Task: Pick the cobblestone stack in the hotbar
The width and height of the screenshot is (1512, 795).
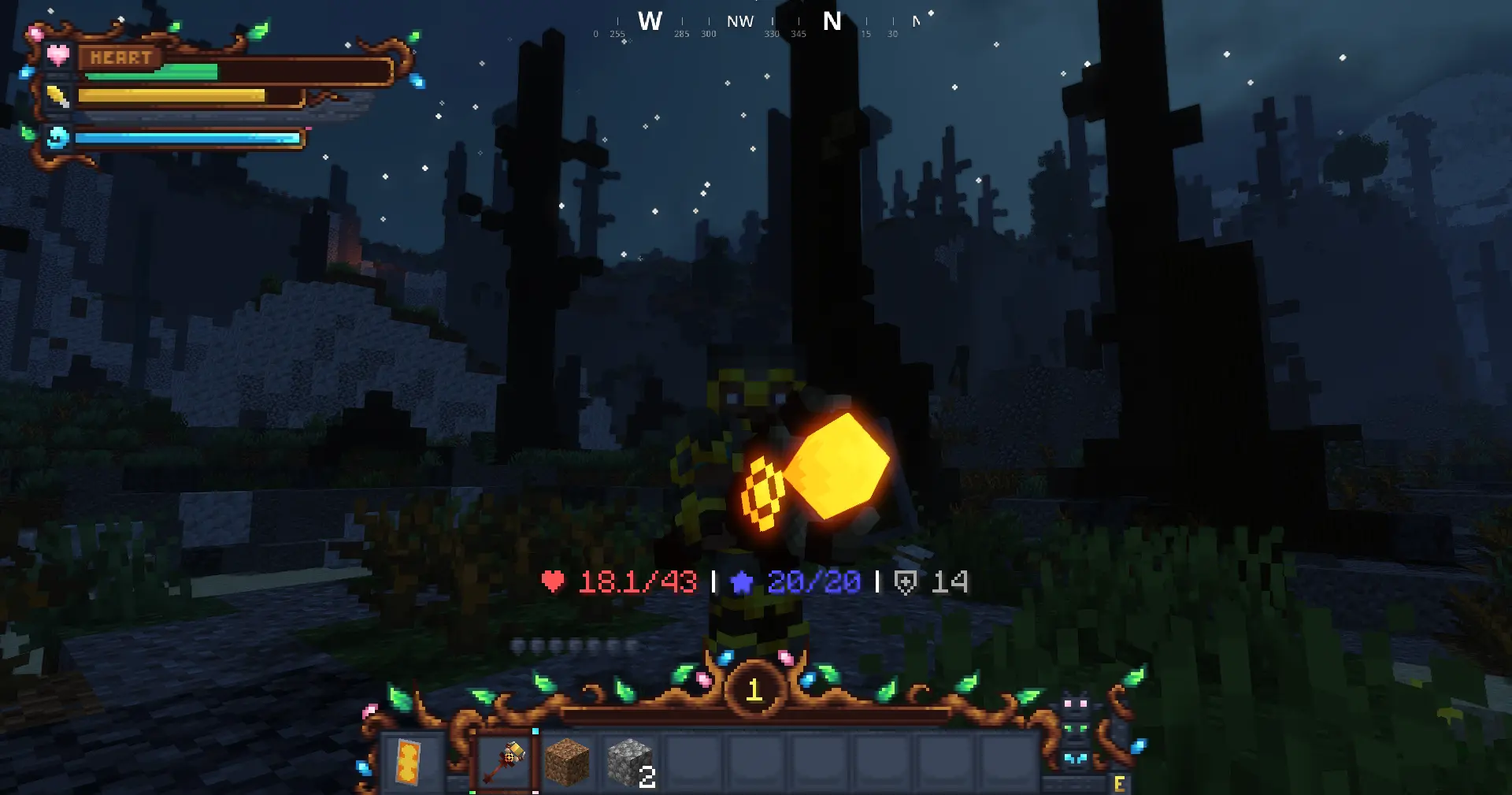Action: (x=630, y=762)
